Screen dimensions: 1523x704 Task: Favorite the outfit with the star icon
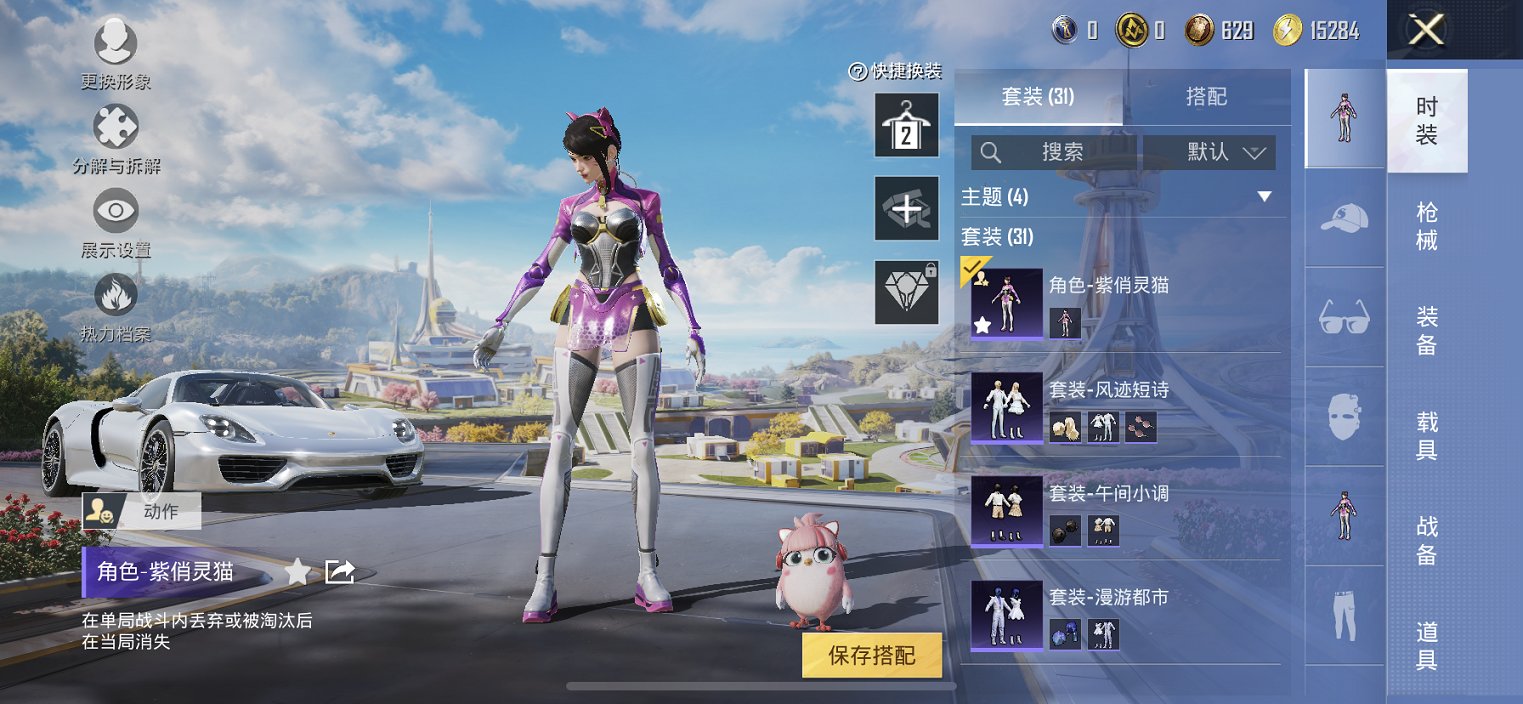pyautogui.click(x=297, y=572)
